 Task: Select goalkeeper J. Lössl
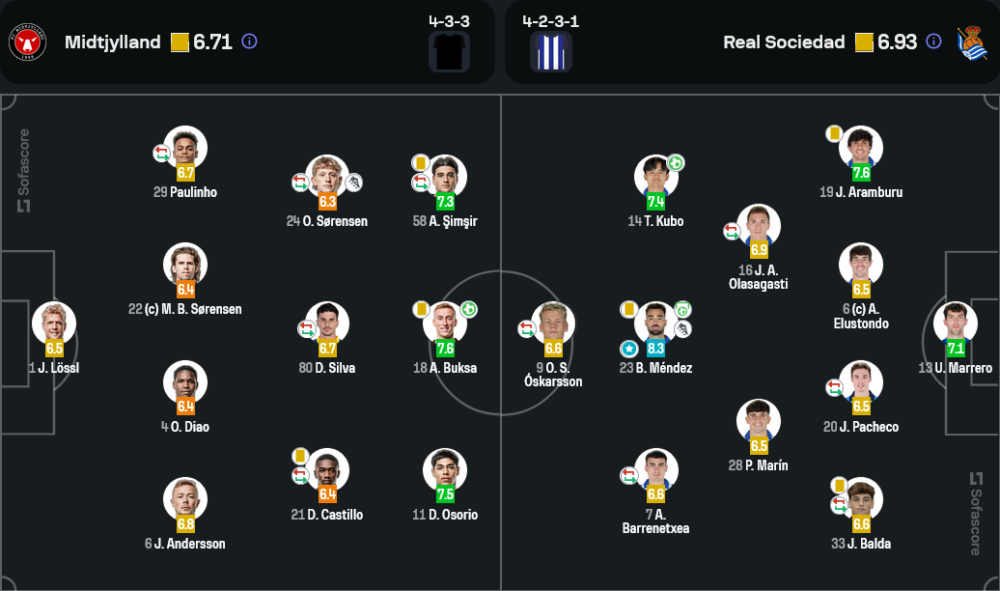click(x=54, y=324)
